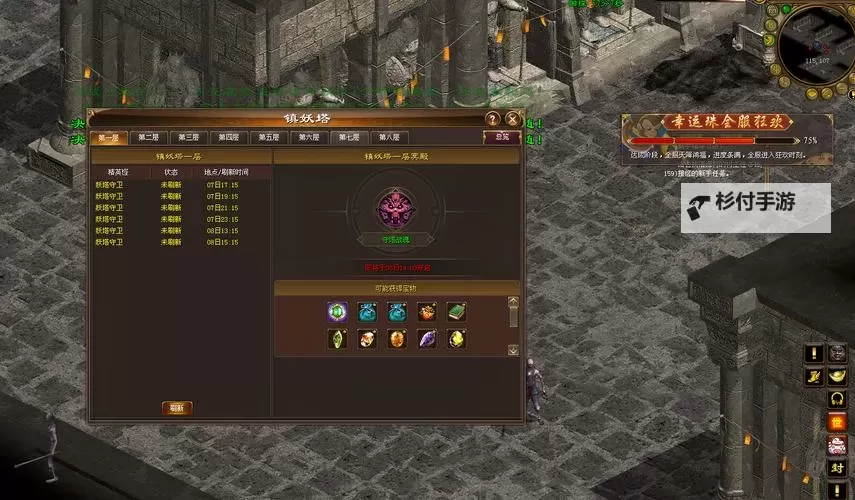Image resolution: width=855 pixels, height=500 pixels.
Task: Select the green spellbook reward icon
Action: click(x=457, y=311)
